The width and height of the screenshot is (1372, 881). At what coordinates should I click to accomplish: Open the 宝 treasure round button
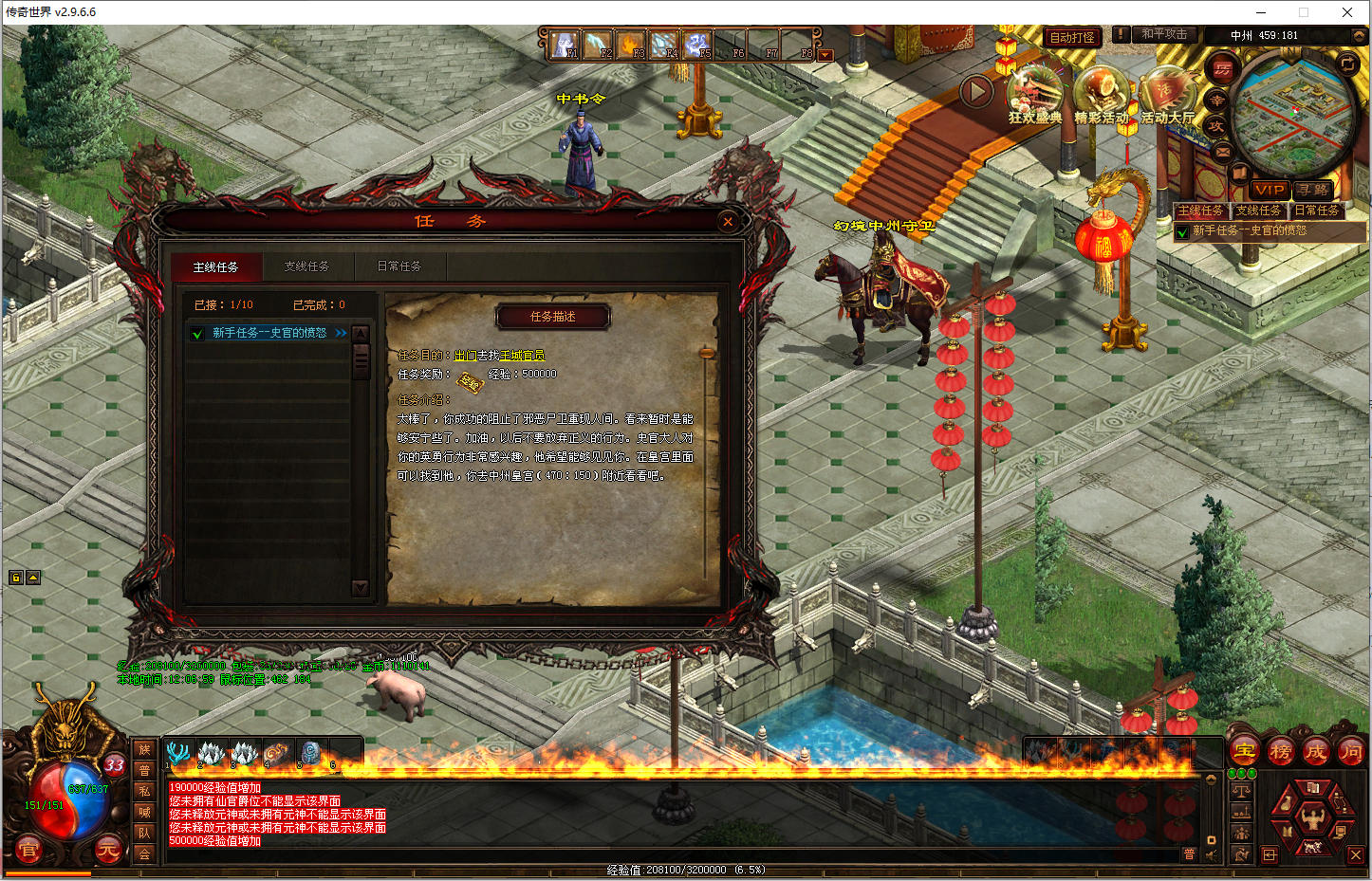[x=1245, y=752]
